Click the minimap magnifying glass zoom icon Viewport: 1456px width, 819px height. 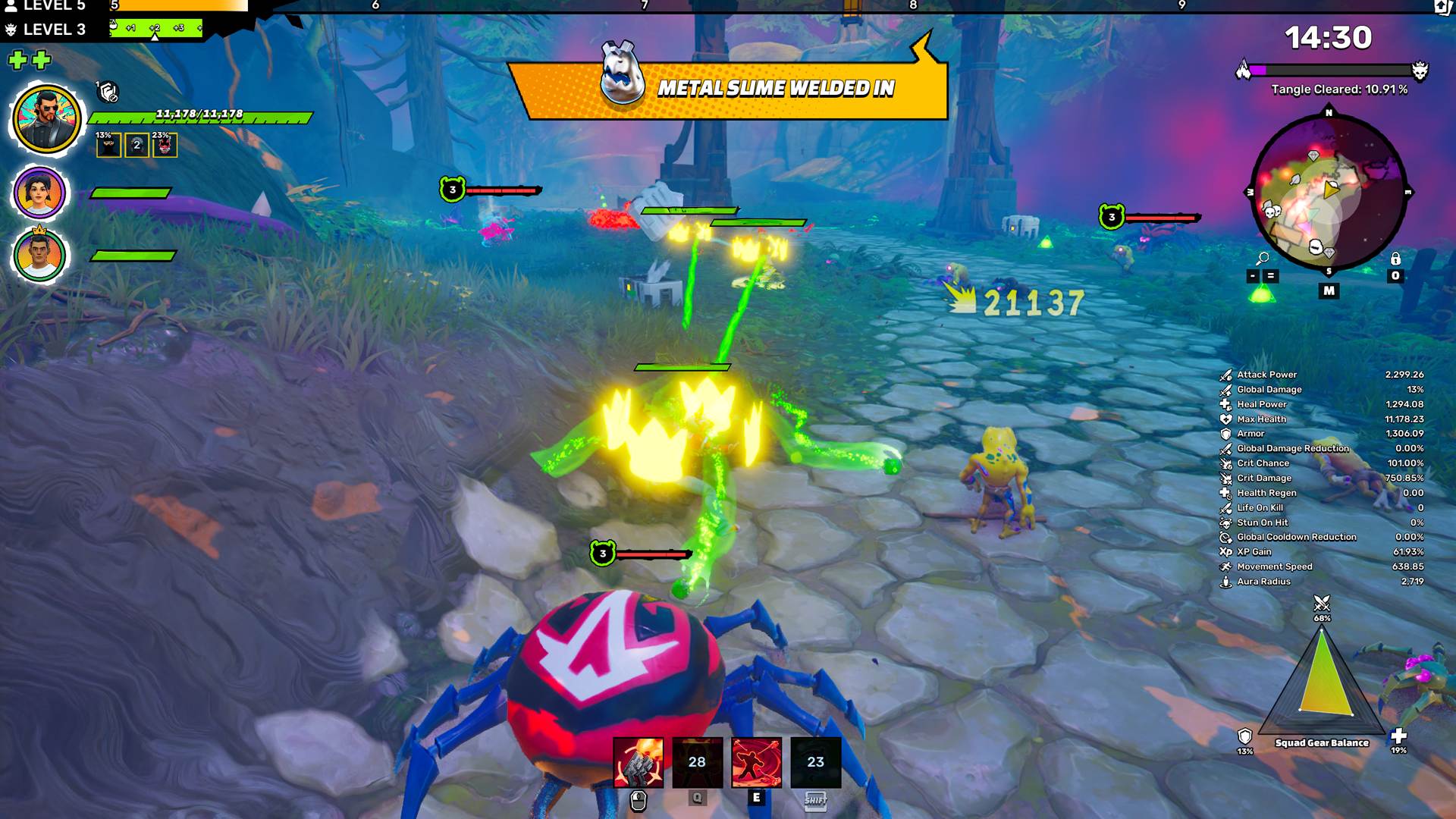coord(1262,259)
